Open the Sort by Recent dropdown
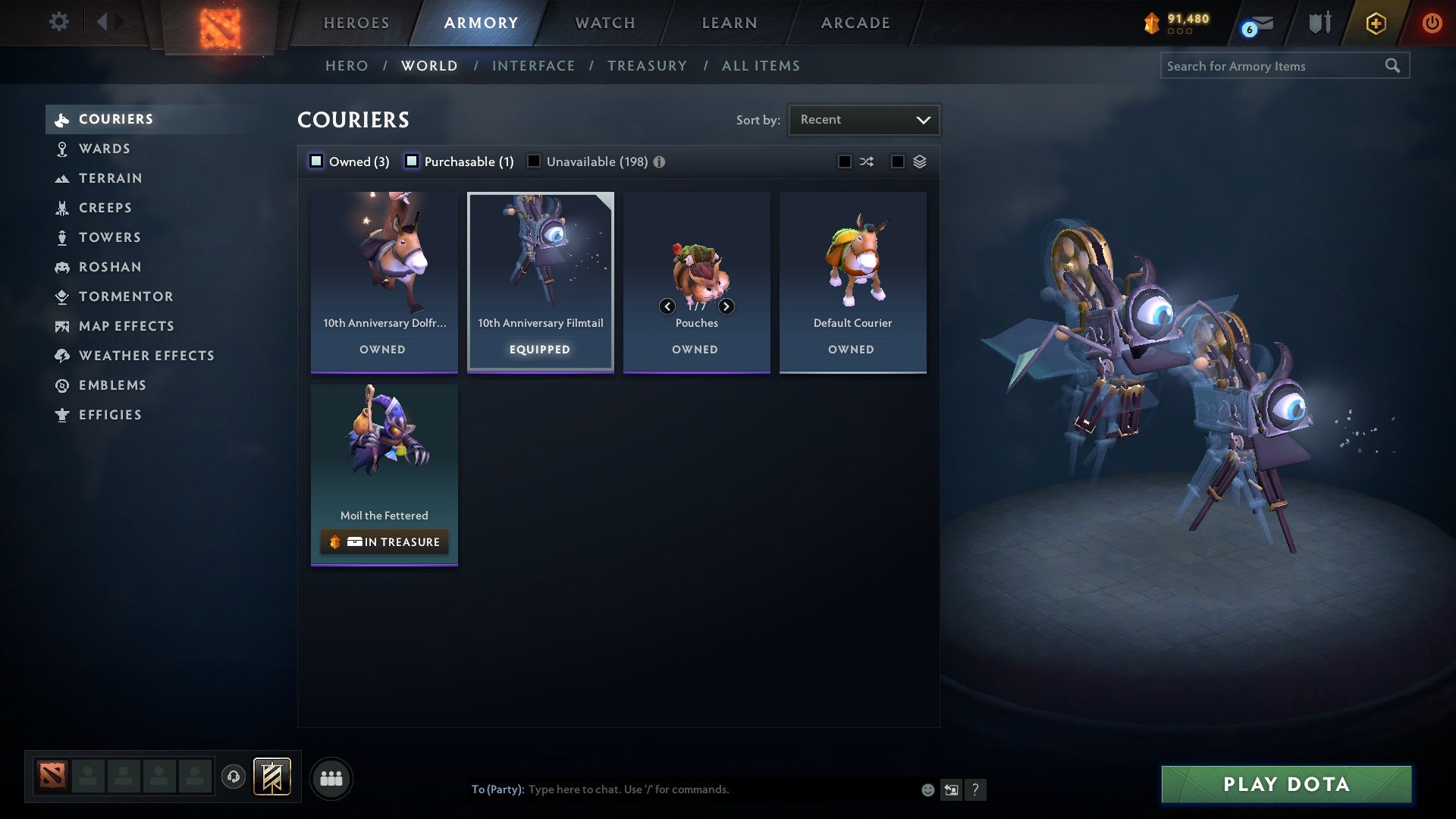This screenshot has height=819, width=1456. (863, 119)
